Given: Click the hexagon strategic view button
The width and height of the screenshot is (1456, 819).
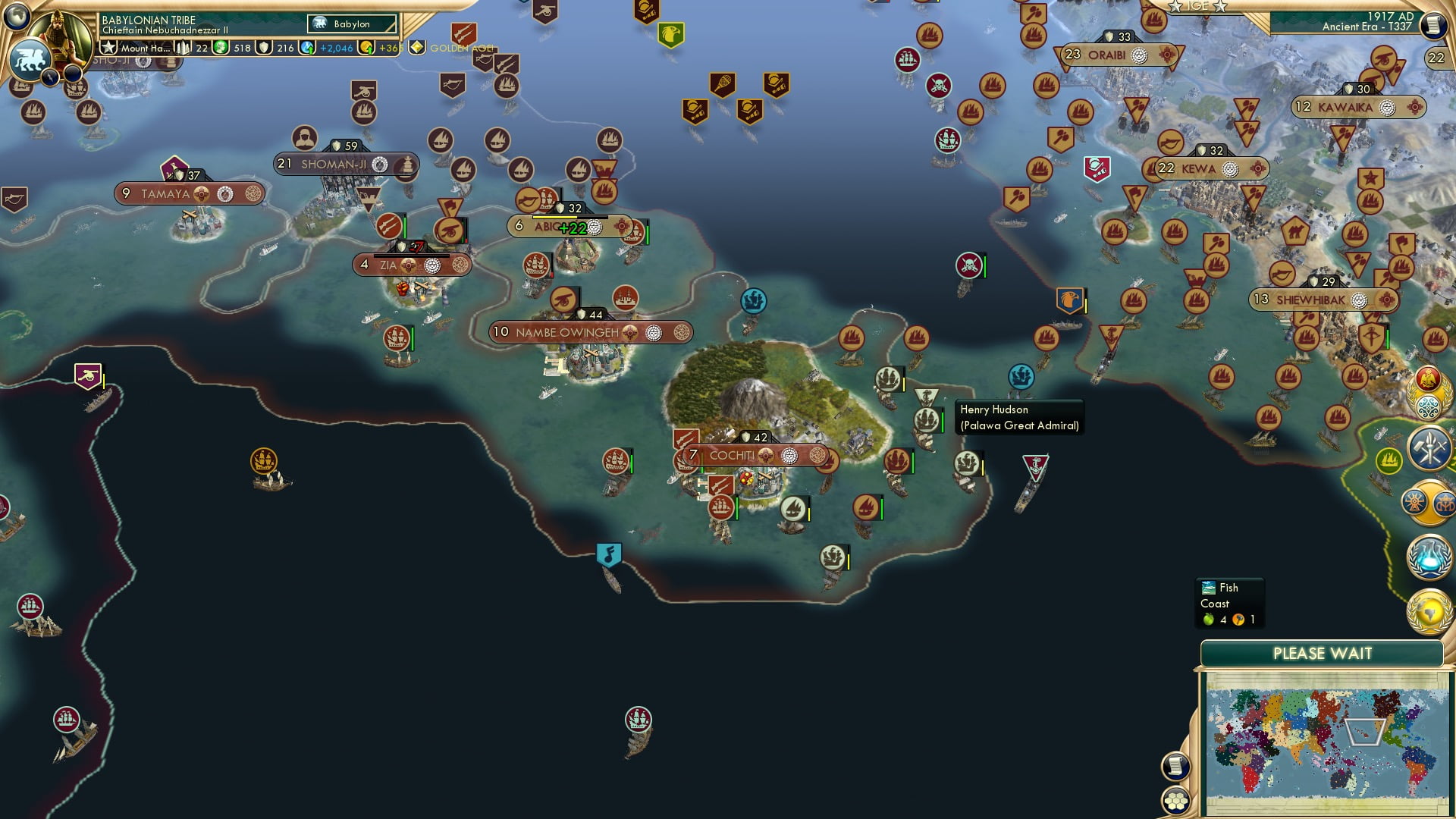Looking at the screenshot, I should click(x=1175, y=799).
